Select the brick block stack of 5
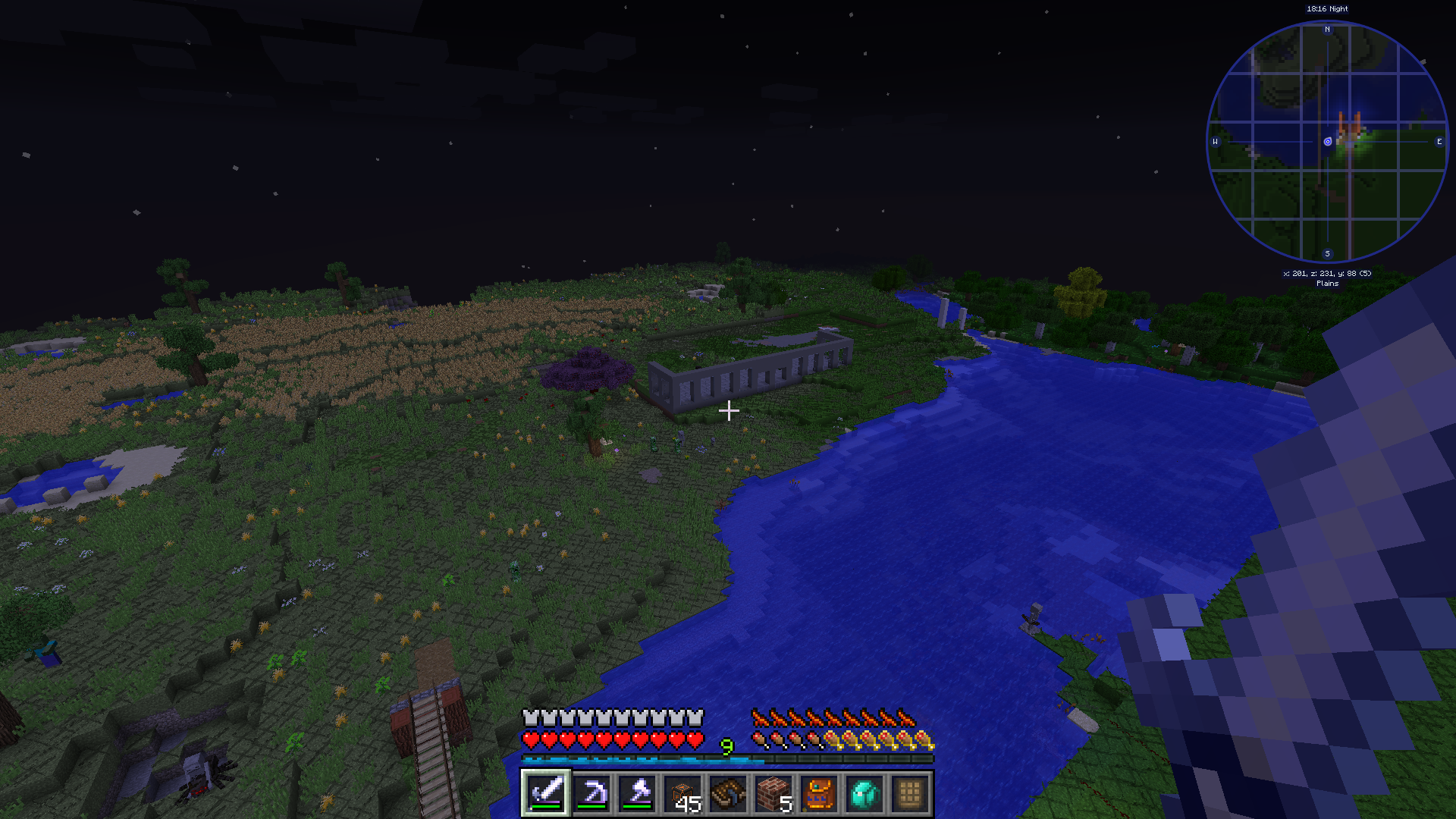 pyautogui.click(x=773, y=793)
